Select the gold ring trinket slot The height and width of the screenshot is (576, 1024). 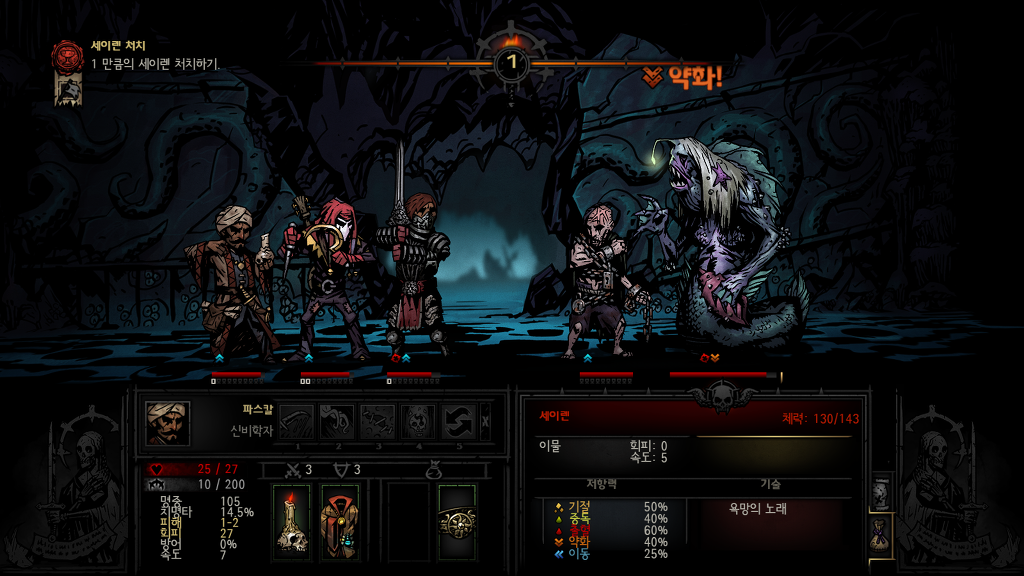(456, 523)
